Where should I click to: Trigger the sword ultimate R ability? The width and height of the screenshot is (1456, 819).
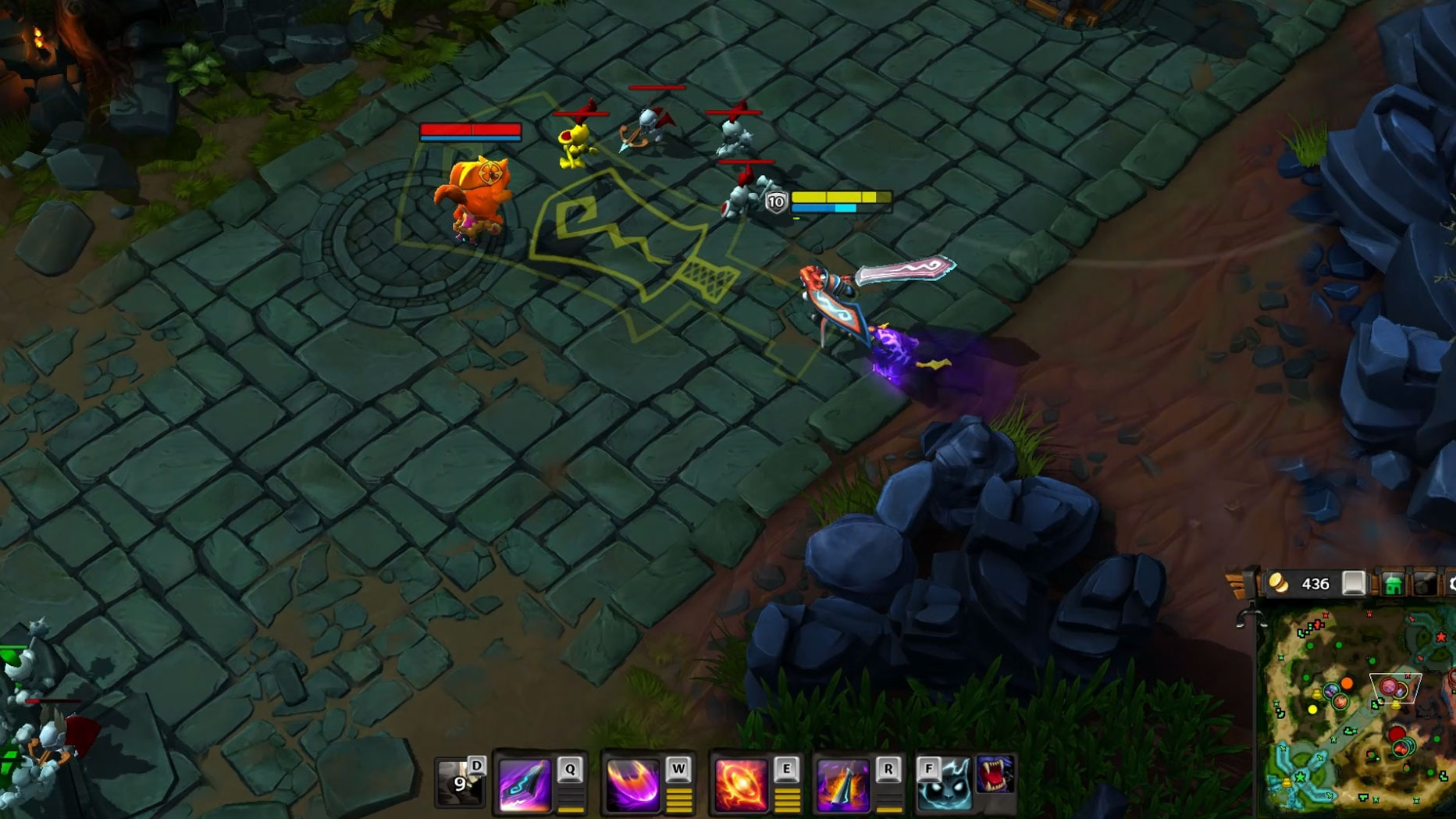point(842,783)
